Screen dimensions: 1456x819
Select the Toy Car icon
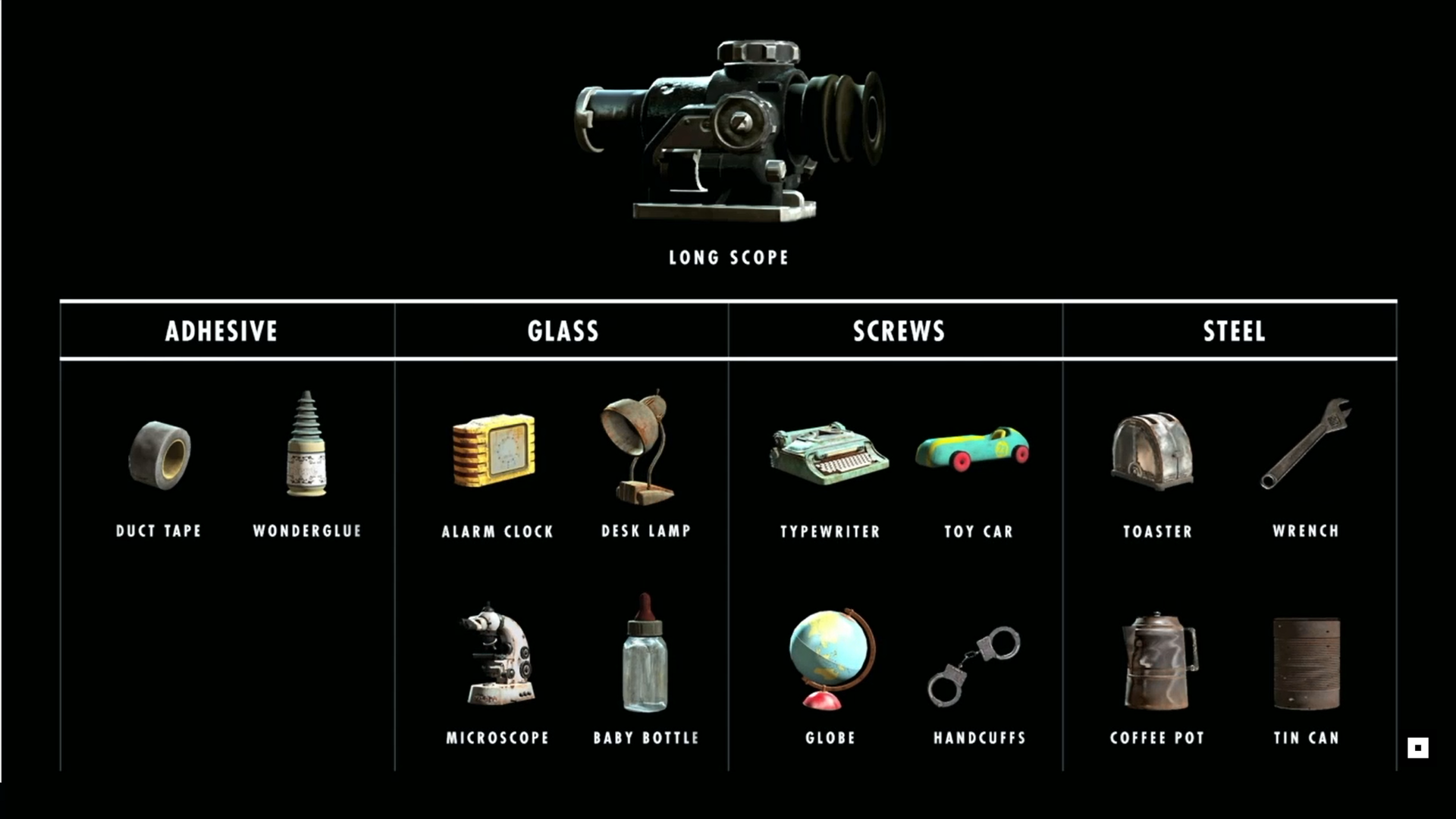(973, 449)
